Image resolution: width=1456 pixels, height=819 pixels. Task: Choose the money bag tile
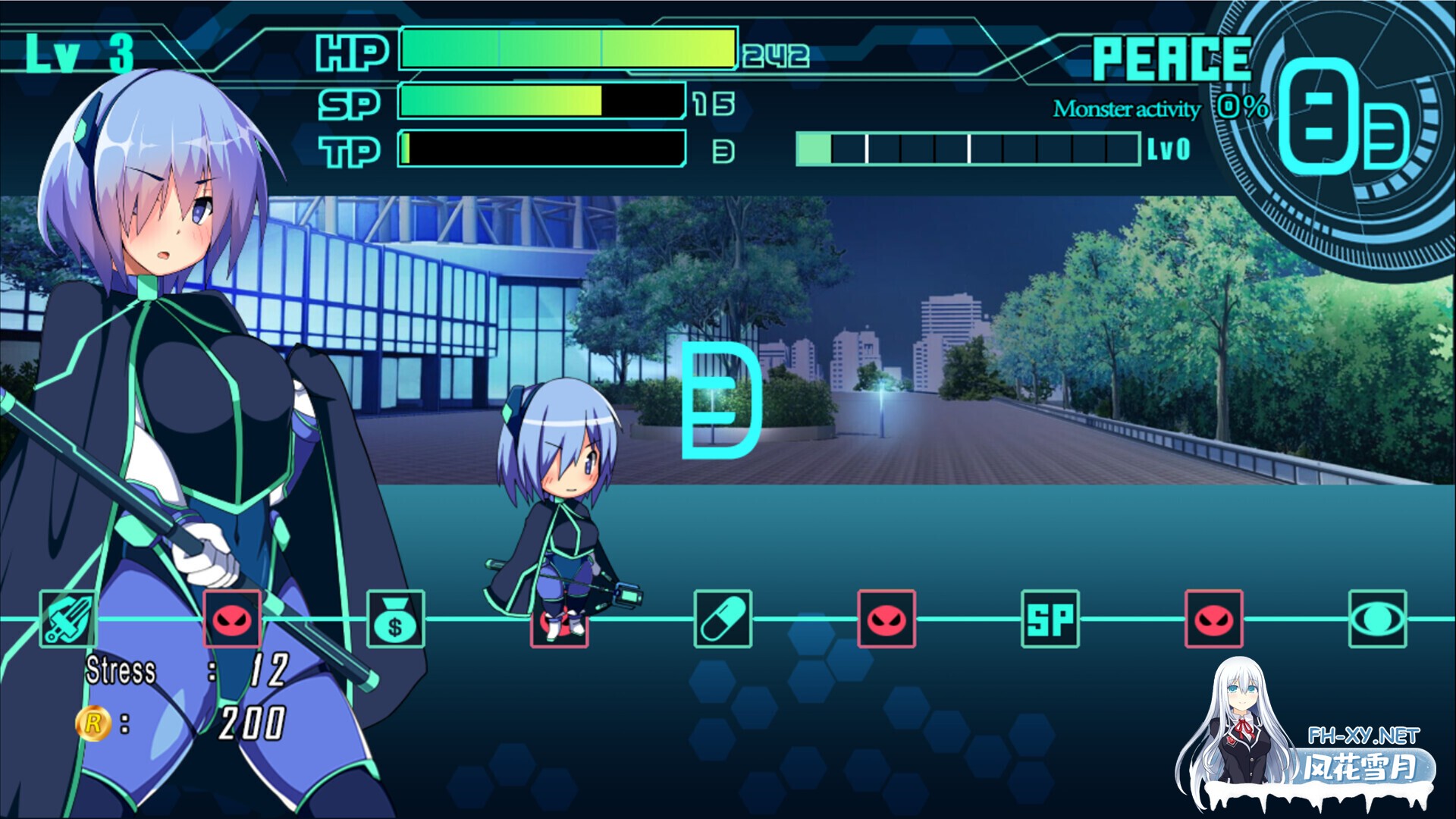click(396, 619)
